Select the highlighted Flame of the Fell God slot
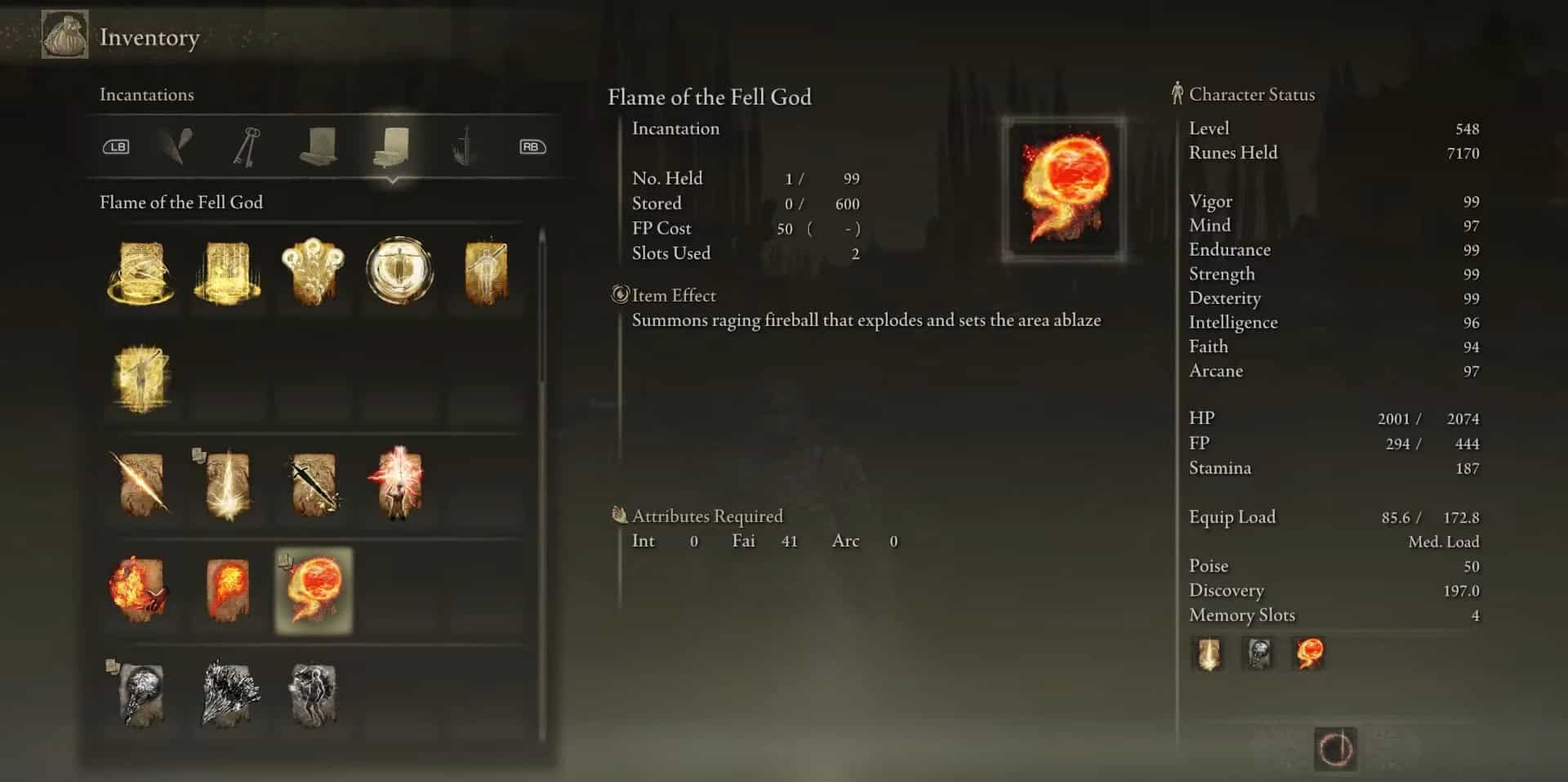This screenshot has width=1568, height=782. [314, 590]
